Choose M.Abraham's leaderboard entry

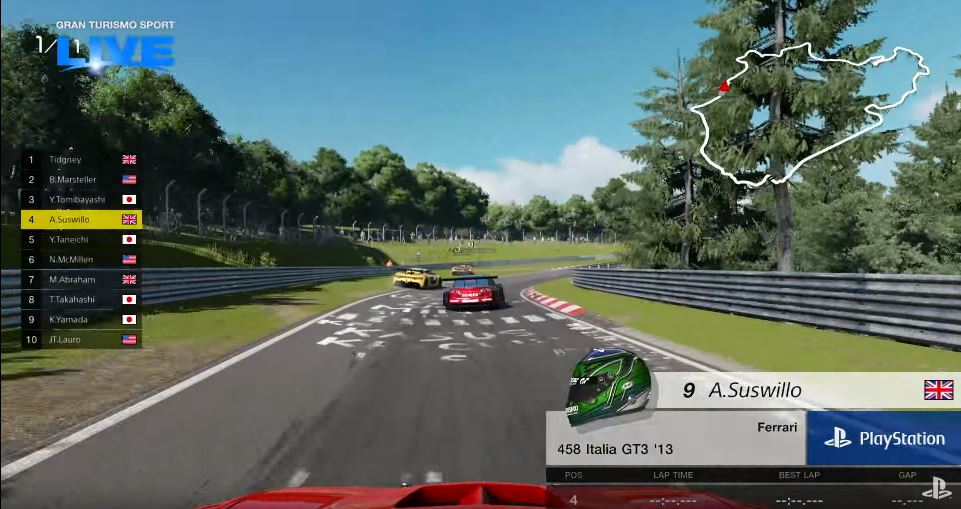80,279
